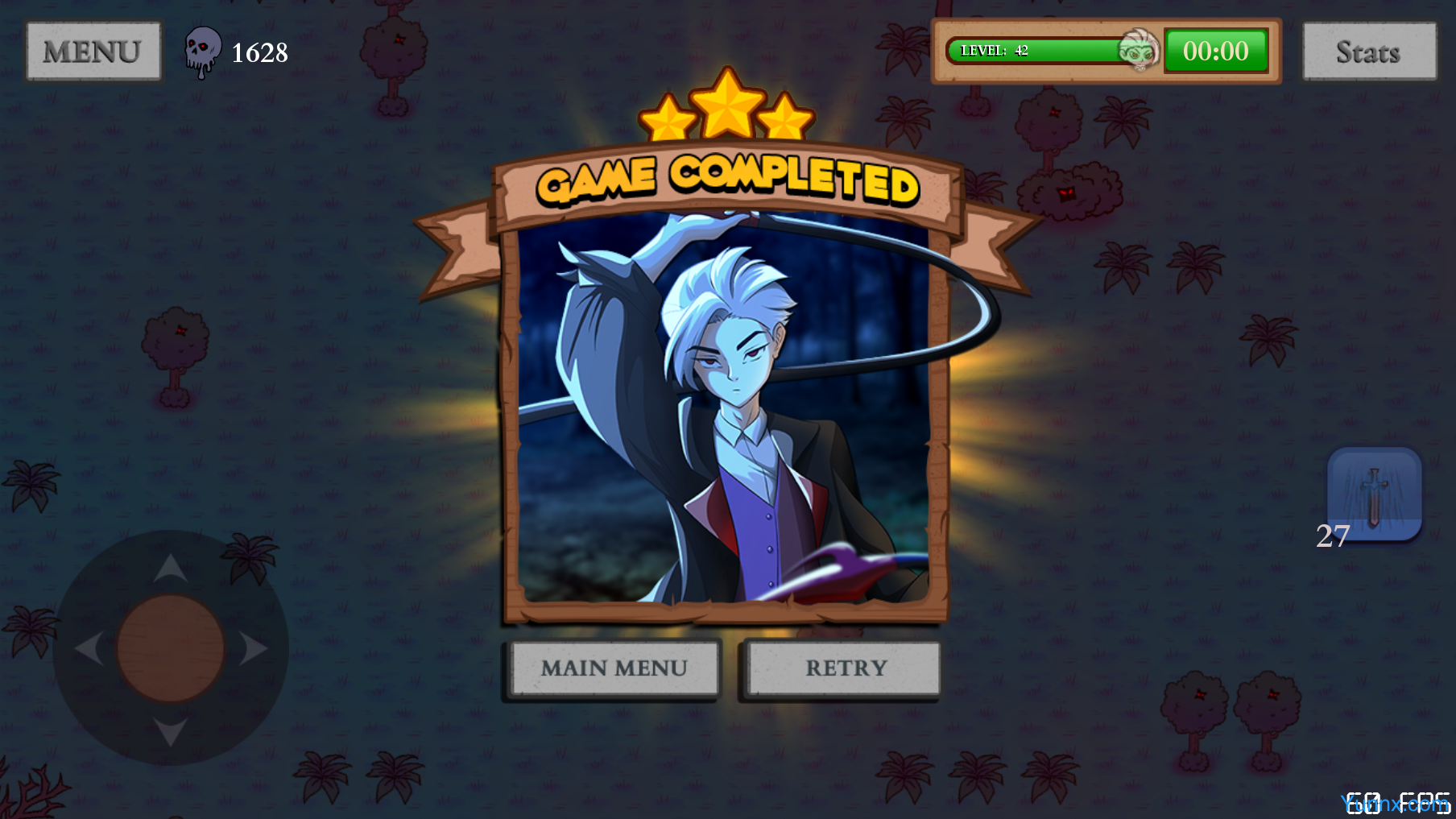Open the MENU button
The height and width of the screenshot is (819, 1456).
[x=93, y=52]
